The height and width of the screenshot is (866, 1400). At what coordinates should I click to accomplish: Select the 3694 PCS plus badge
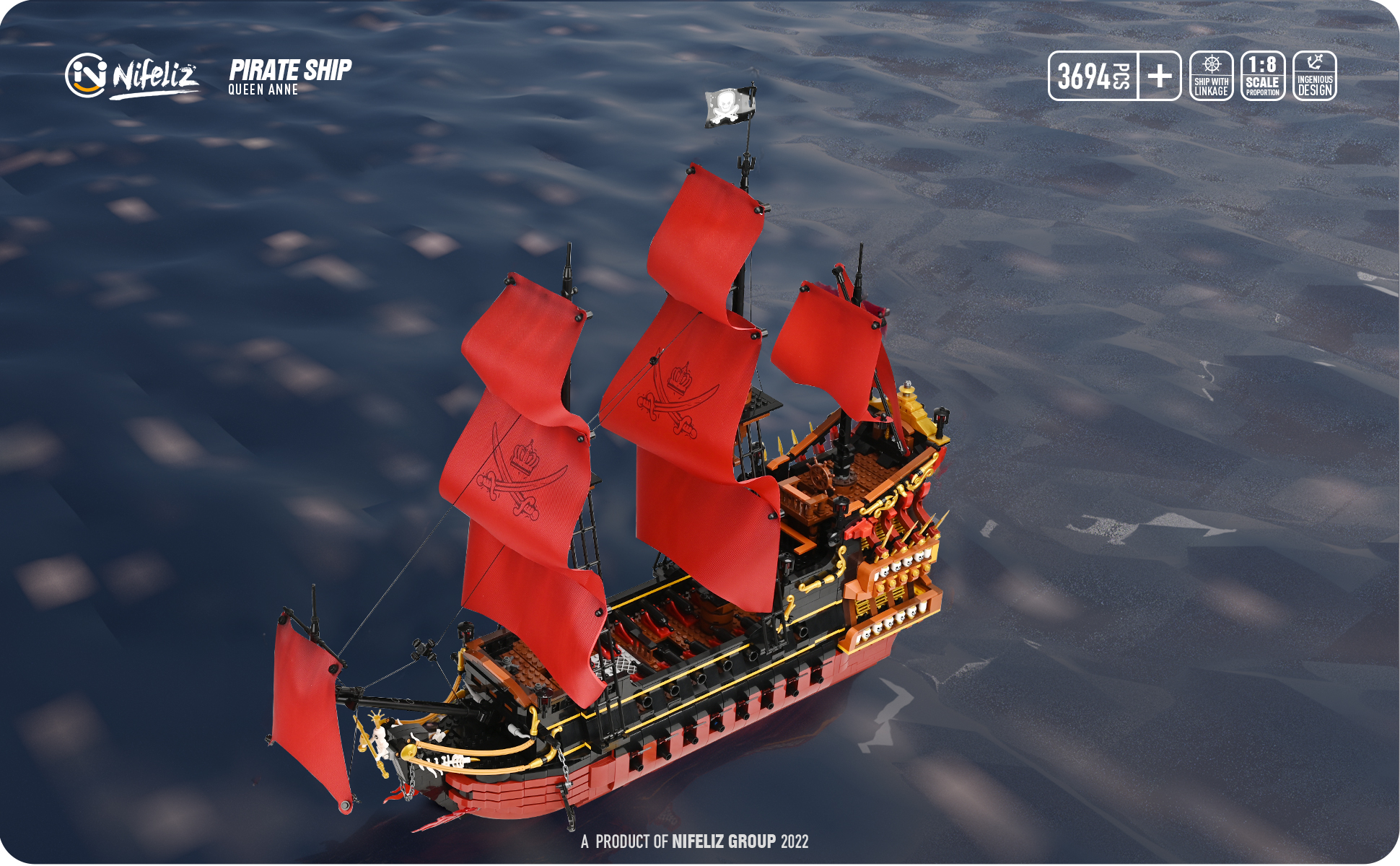click(x=1114, y=76)
